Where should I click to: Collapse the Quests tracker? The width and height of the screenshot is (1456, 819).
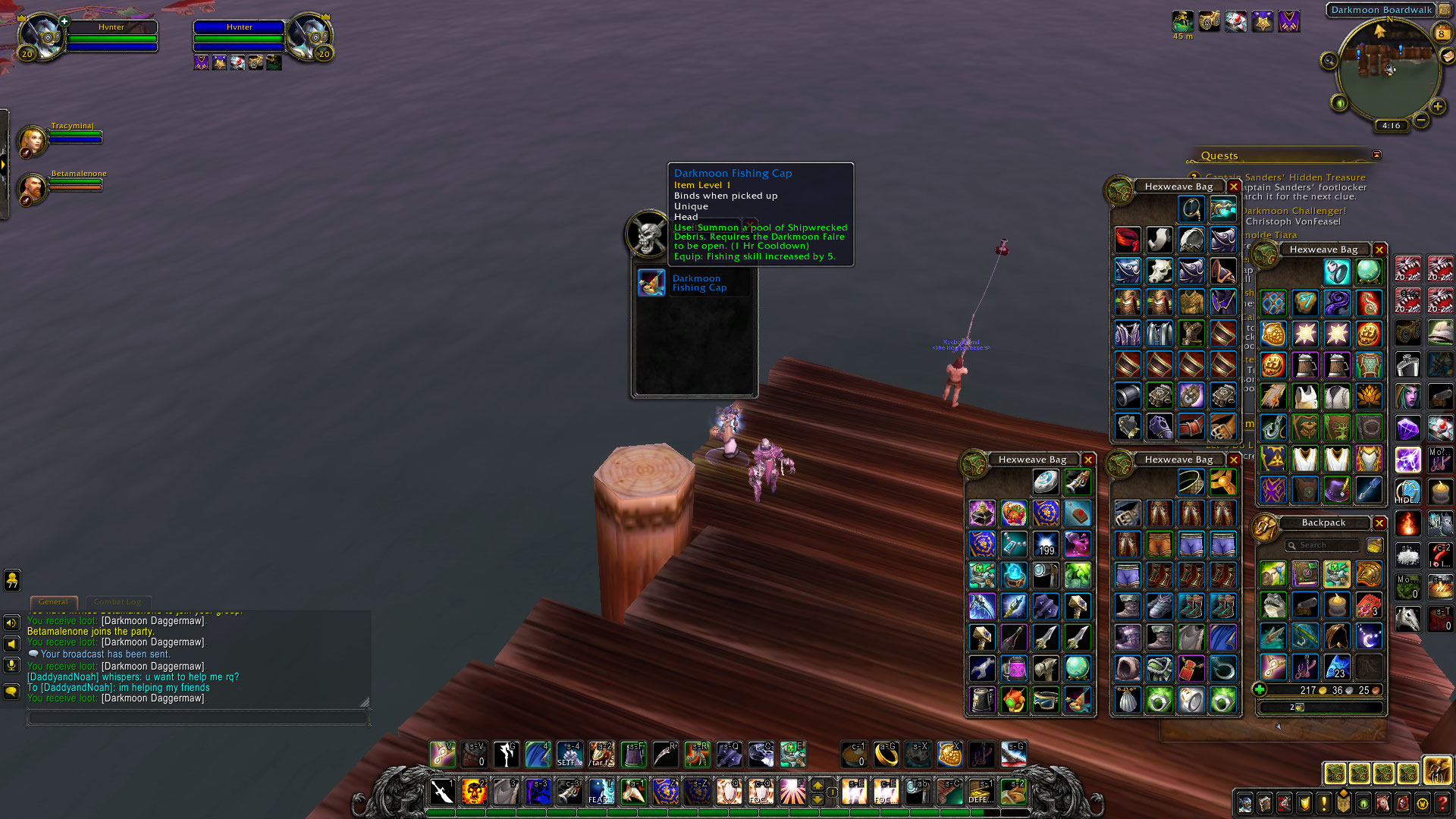tap(1376, 155)
